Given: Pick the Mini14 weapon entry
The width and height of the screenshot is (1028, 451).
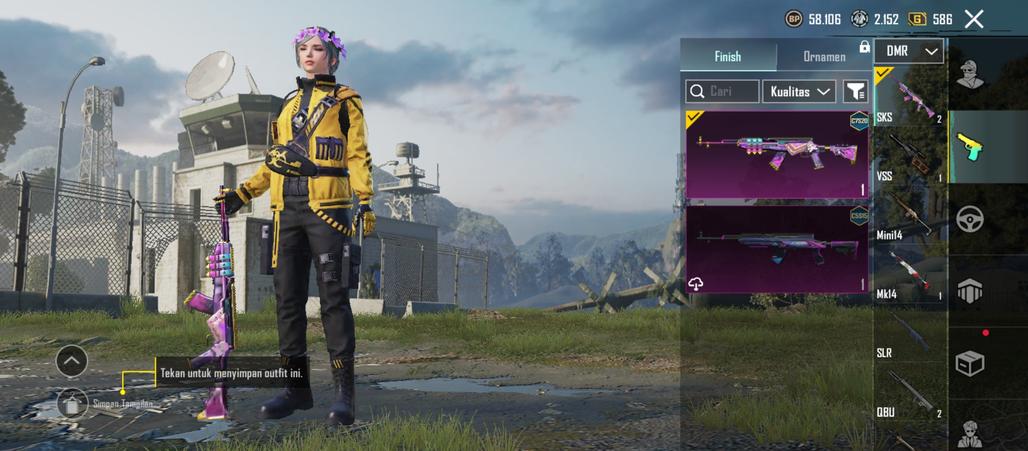Looking at the screenshot, I should tap(909, 215).
